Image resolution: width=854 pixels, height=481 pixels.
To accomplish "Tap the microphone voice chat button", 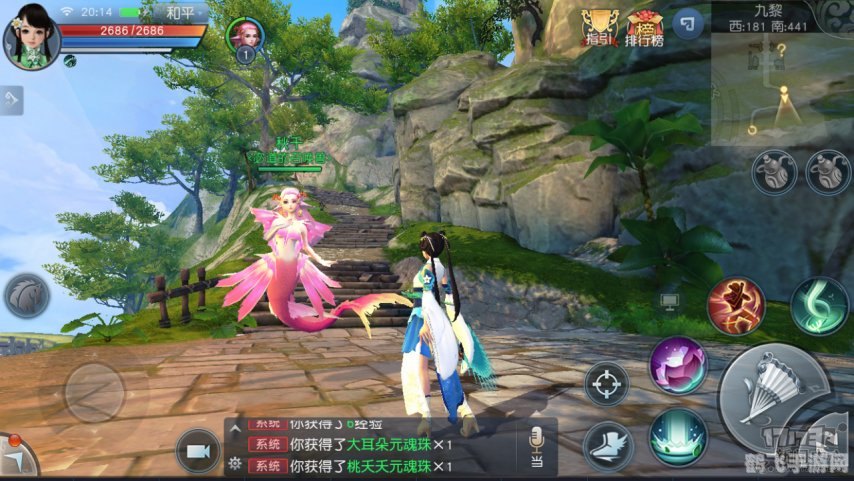I will click(x=537, y=445).
